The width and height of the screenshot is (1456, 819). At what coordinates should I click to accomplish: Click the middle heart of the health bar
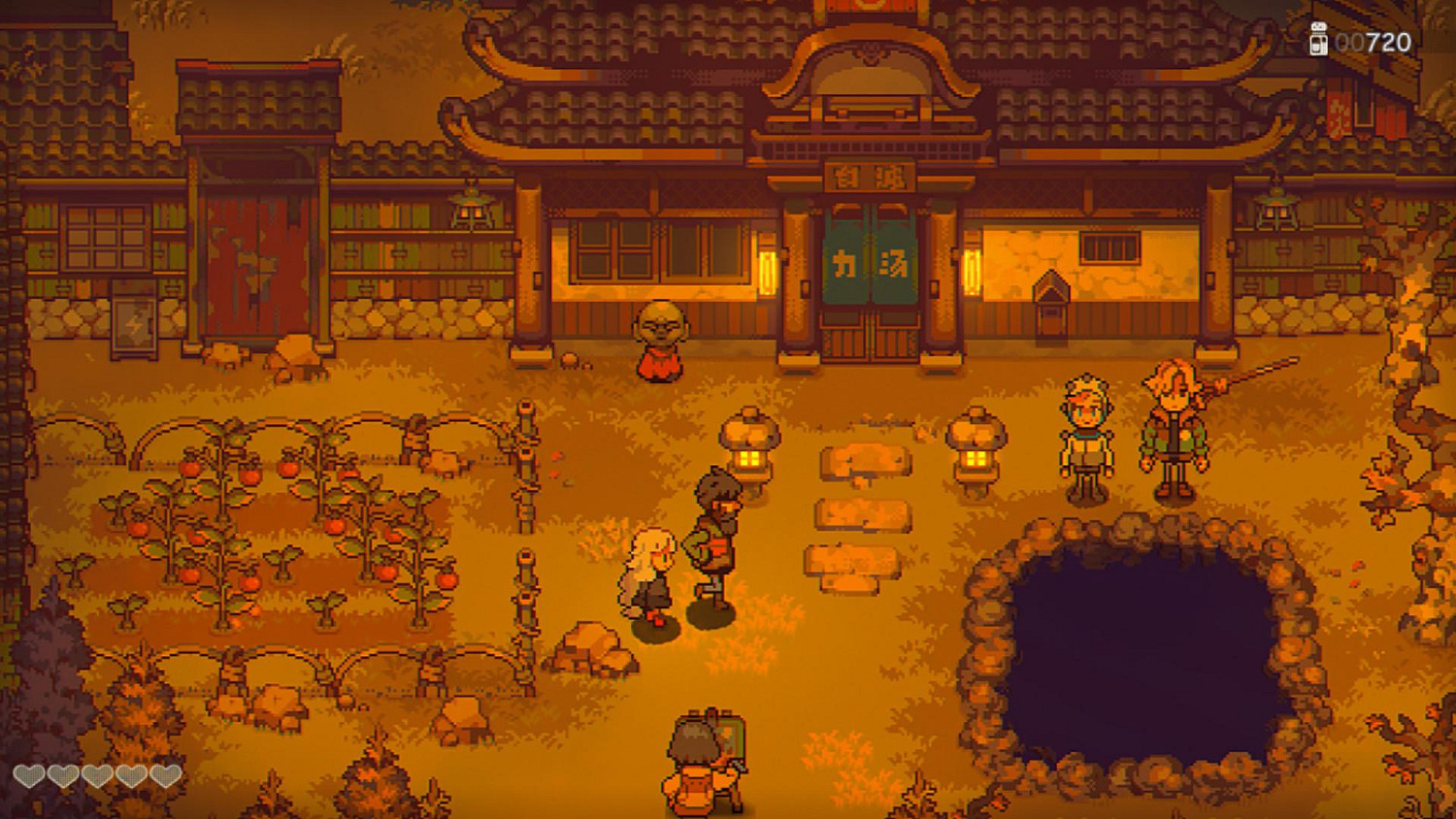pos(97,775)
